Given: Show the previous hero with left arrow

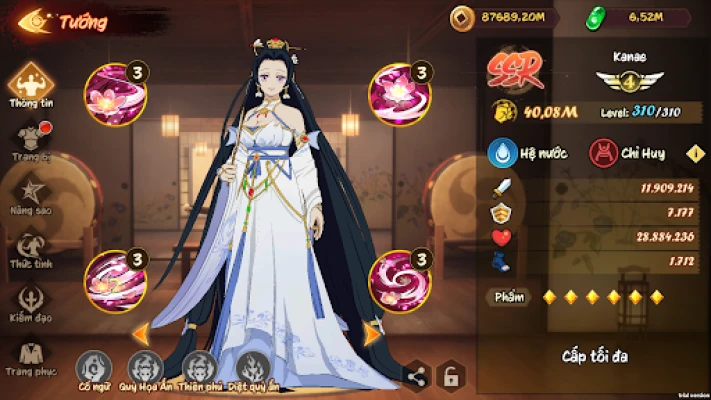Looking at the screenshot, I should (x=141, y=331).
